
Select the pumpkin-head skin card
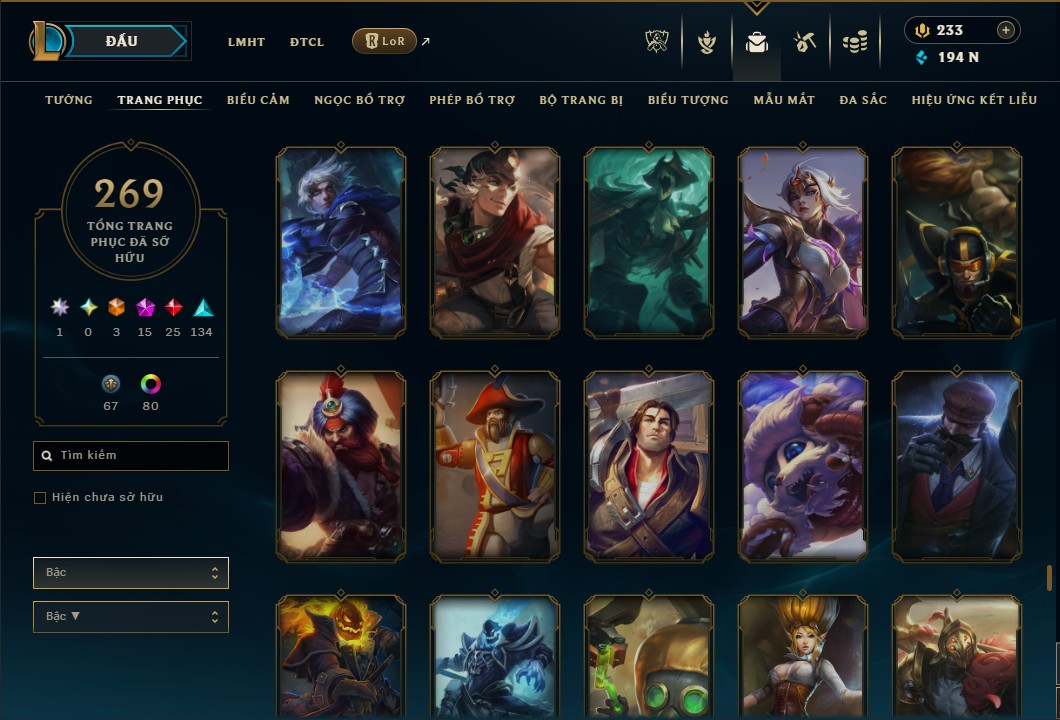(x=341, y=657)
